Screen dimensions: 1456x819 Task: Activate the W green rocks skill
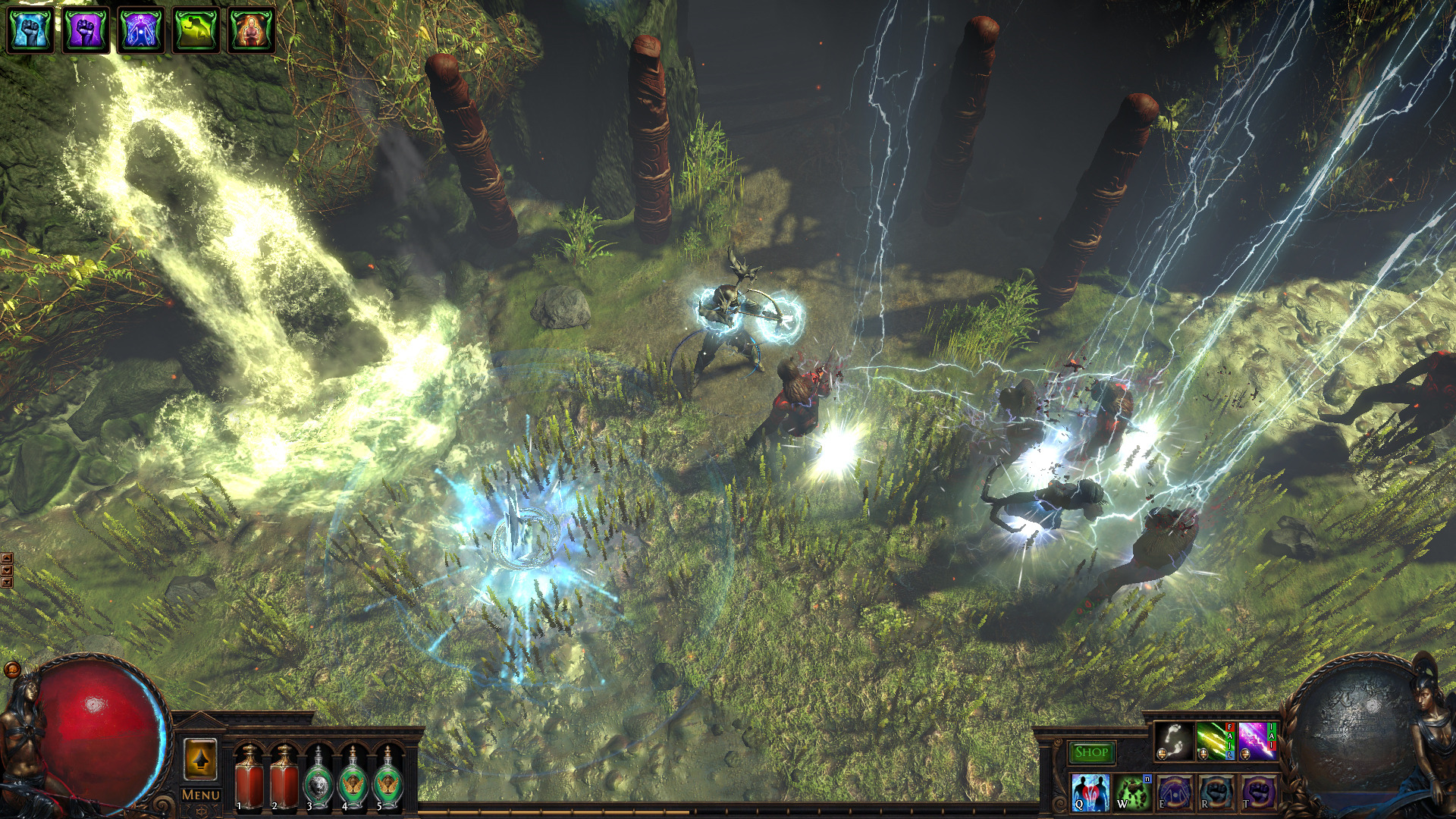1132,792
